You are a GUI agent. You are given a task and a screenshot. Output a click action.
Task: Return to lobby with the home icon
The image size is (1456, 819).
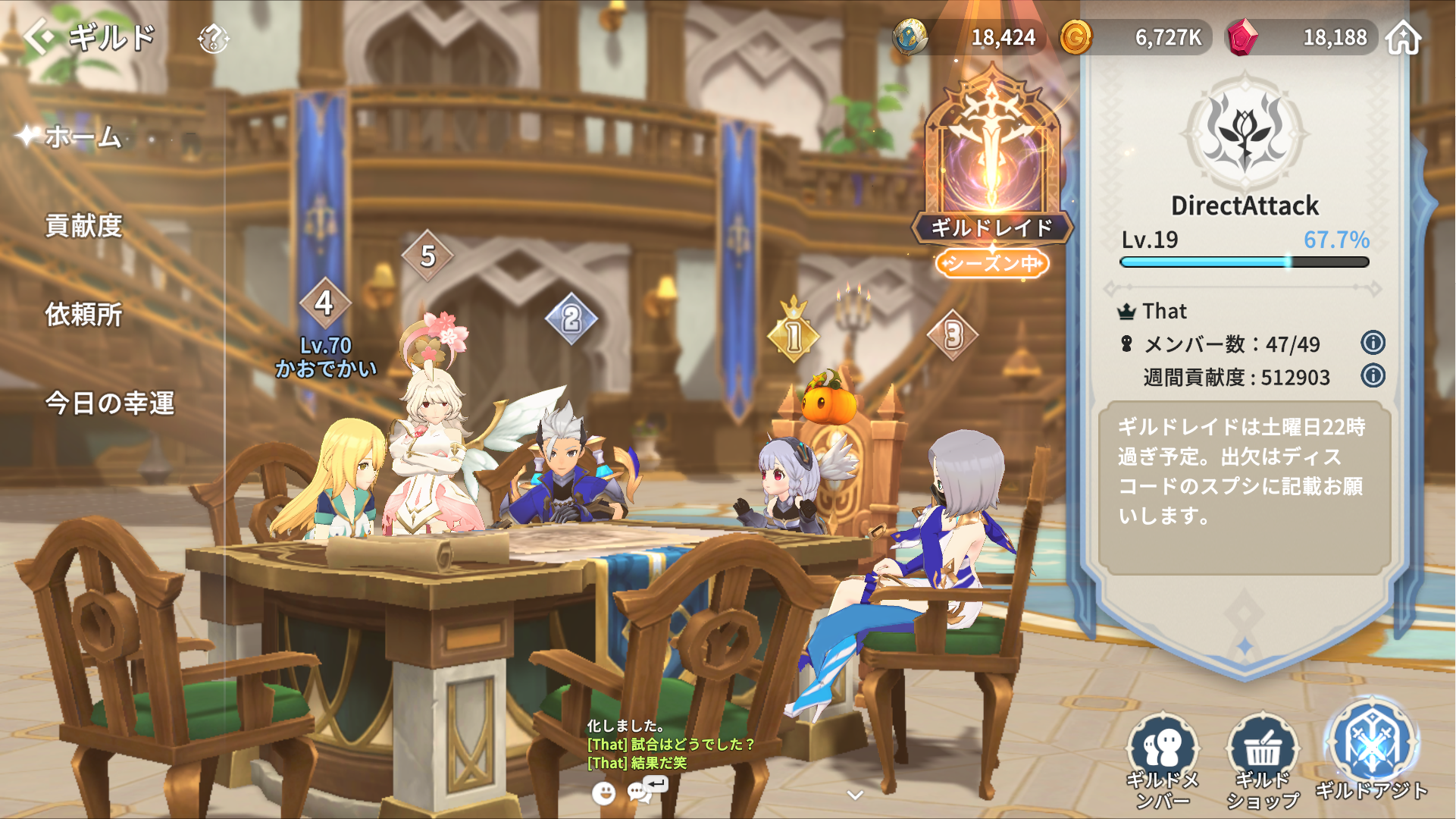click(1403, 37)
